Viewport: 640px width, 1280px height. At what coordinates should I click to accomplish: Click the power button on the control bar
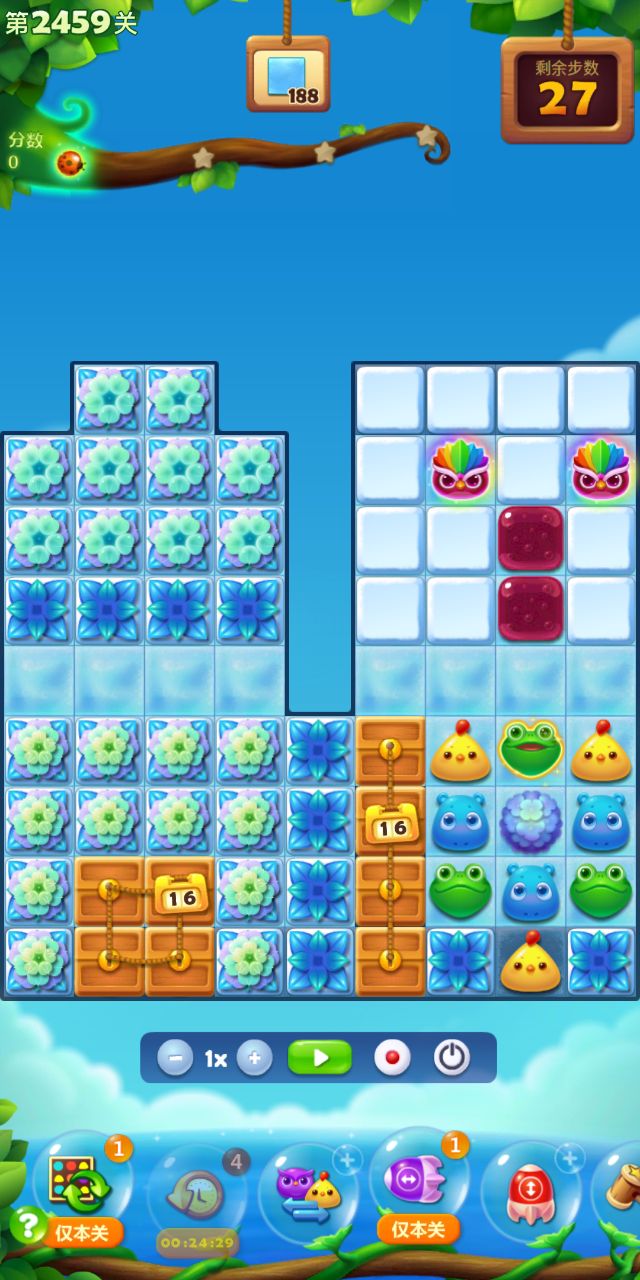tap(452, 1058)
